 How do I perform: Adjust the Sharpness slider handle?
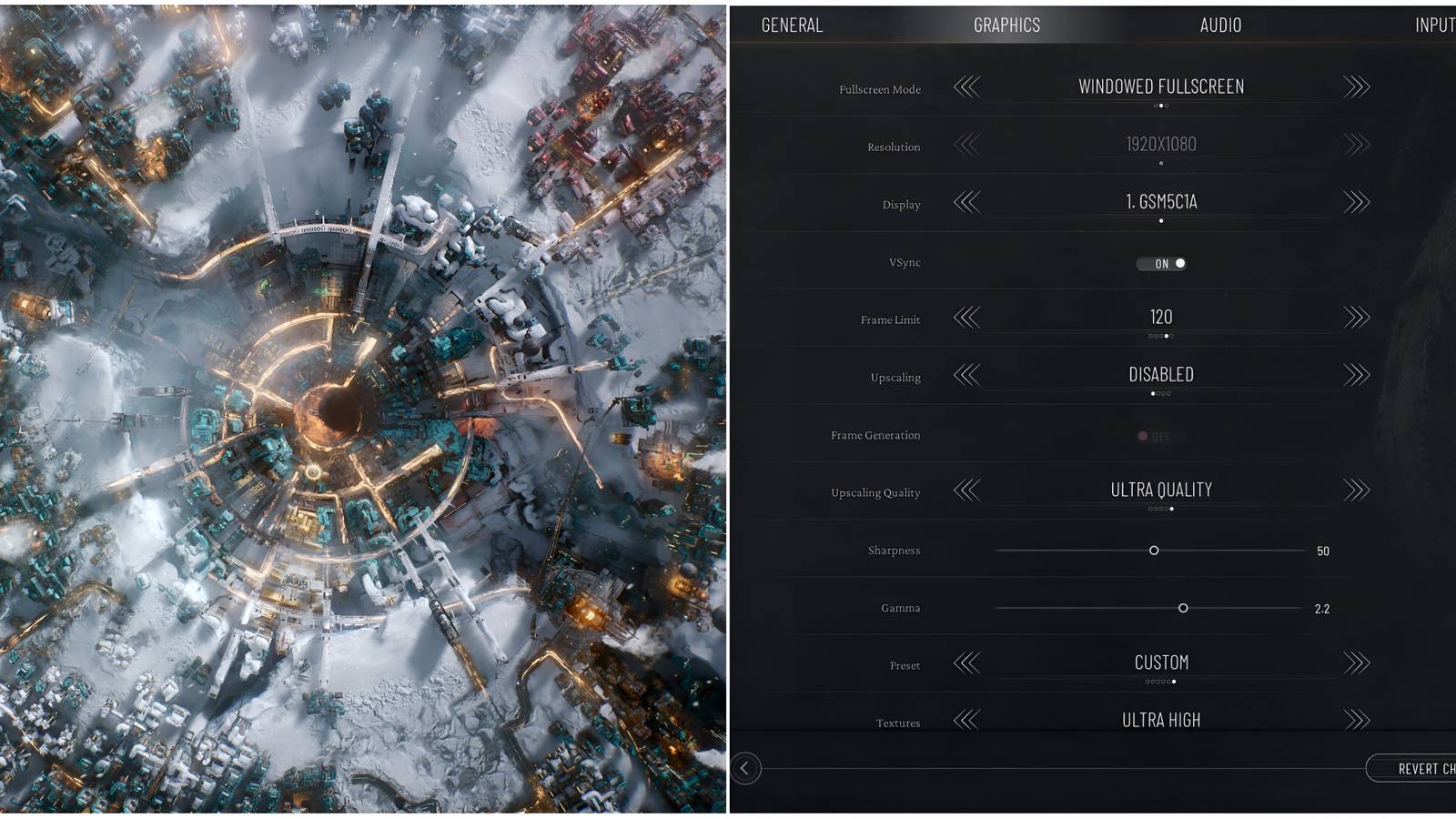1156,551
